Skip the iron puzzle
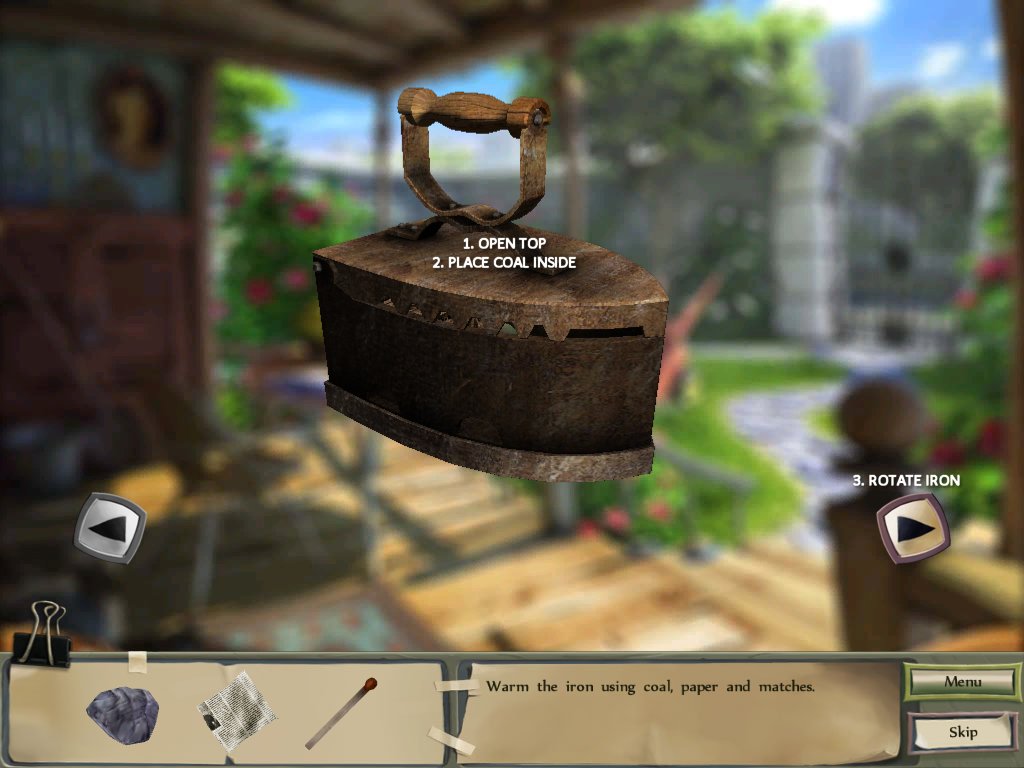The width and height of the screenshot is (1024, 768). point(962,732)
